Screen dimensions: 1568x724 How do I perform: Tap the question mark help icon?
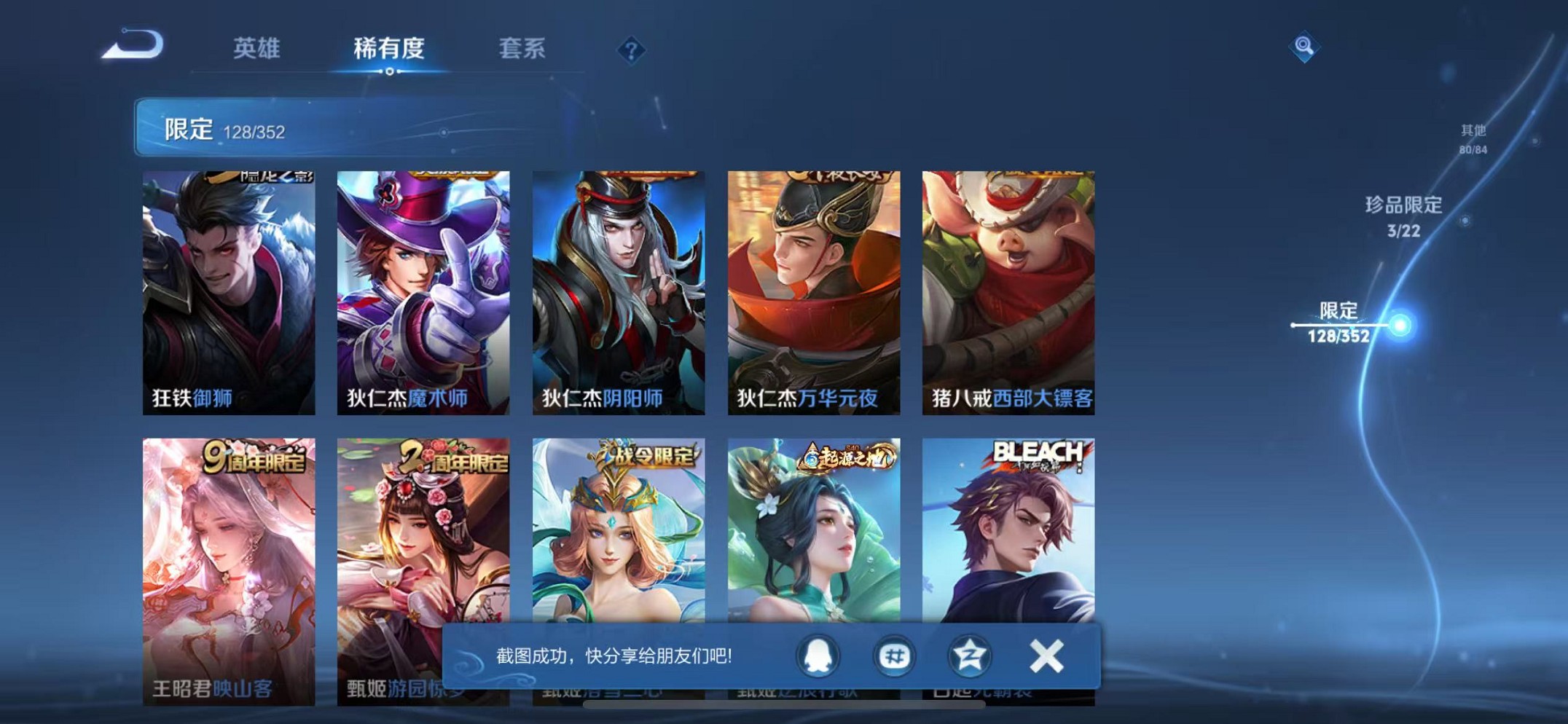click(631, 51)
